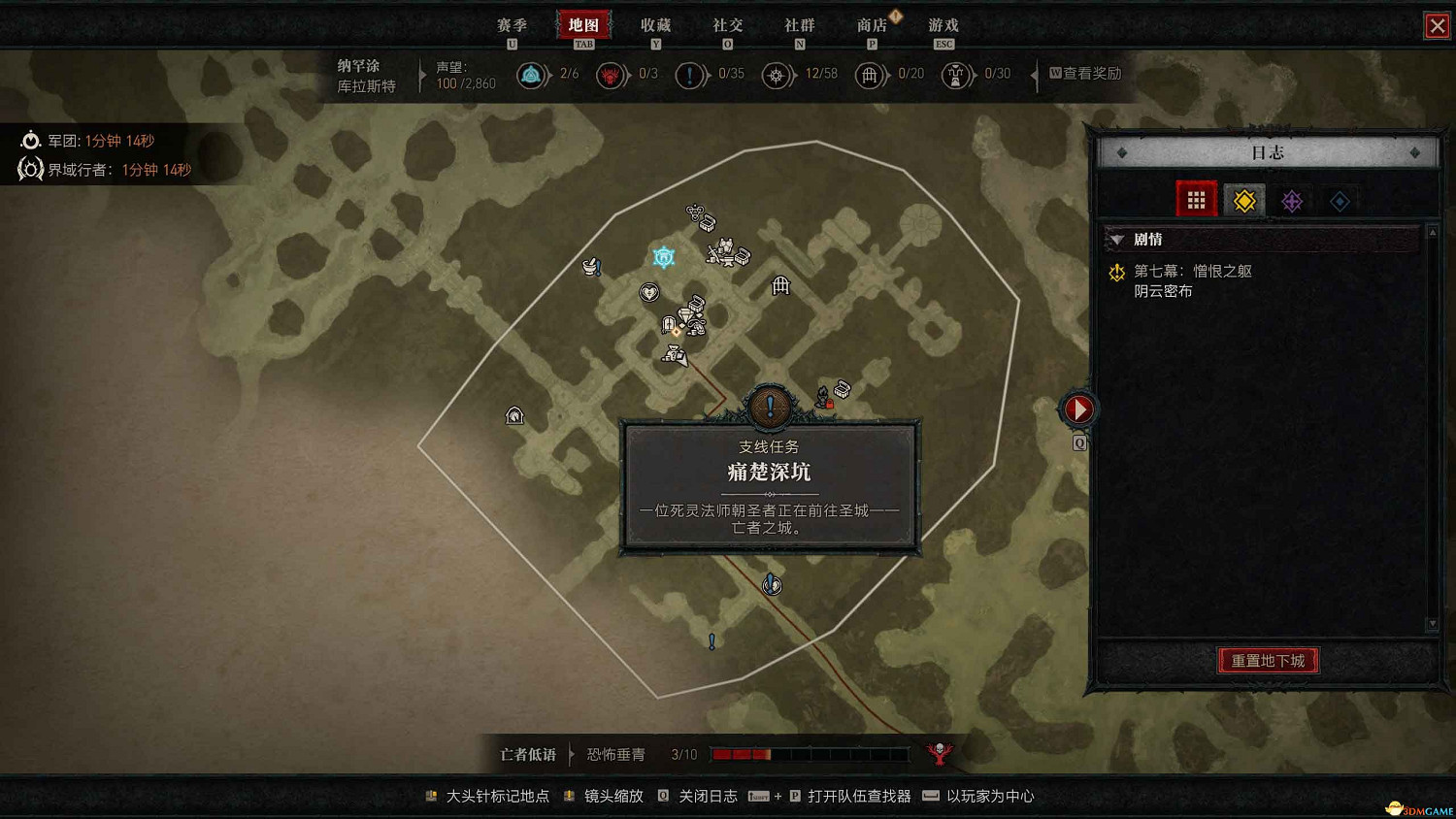Open the altars of Lilith counter showing 0/3
The height and width of the screenshot is (819, 1456).
[x=612, y=75]
